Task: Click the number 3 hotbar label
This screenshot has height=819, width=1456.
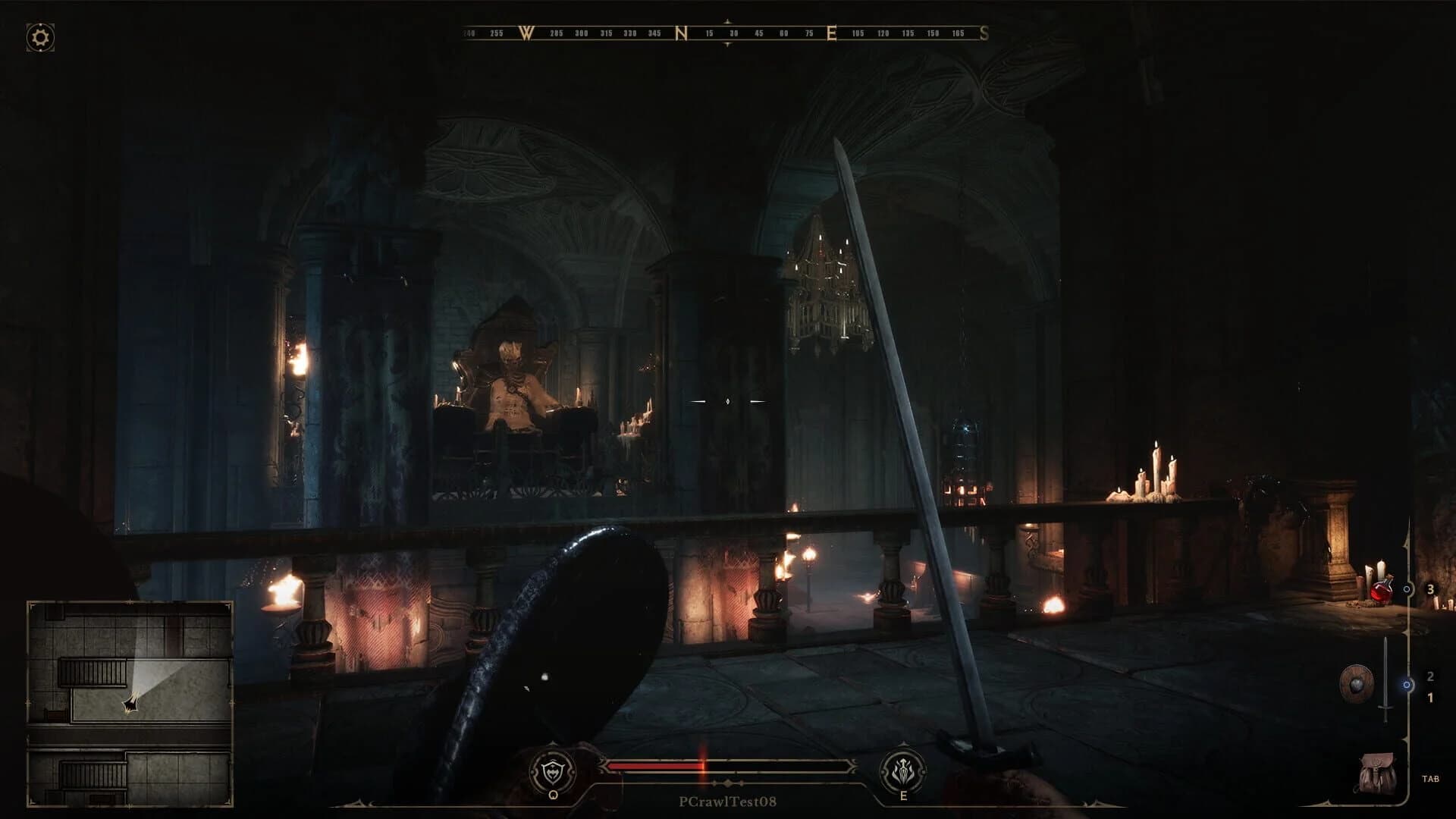Action: click(x=1431, y=589)
